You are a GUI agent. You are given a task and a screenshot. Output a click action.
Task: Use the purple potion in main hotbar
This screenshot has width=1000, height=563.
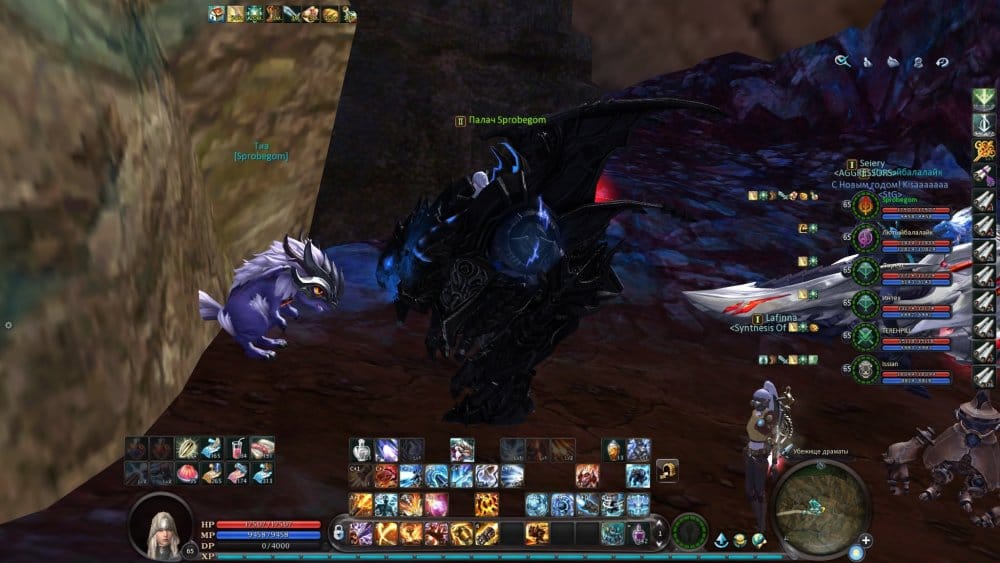(x=637, y=533)
